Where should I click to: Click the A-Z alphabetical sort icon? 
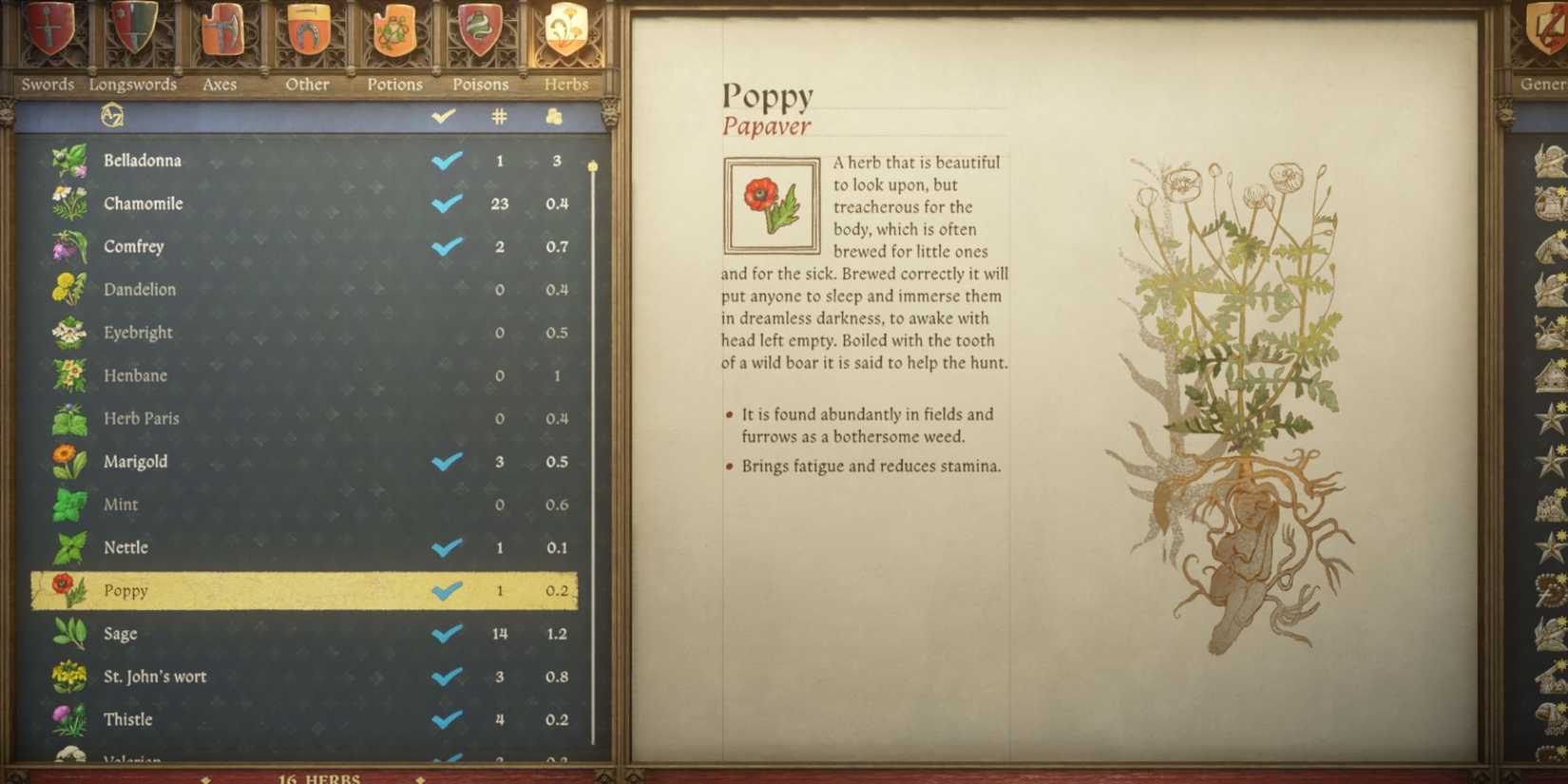click(x=112, y=117)
